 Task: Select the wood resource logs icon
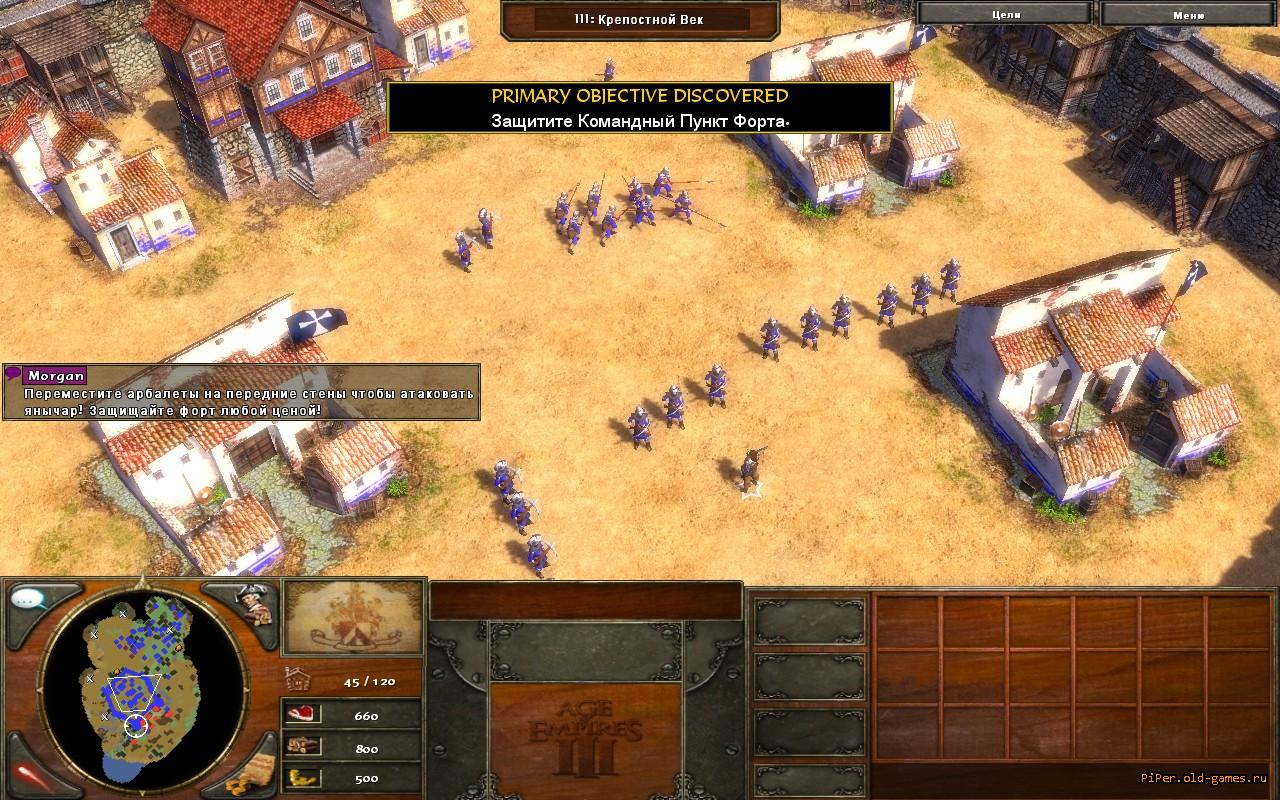pos(301,746)
